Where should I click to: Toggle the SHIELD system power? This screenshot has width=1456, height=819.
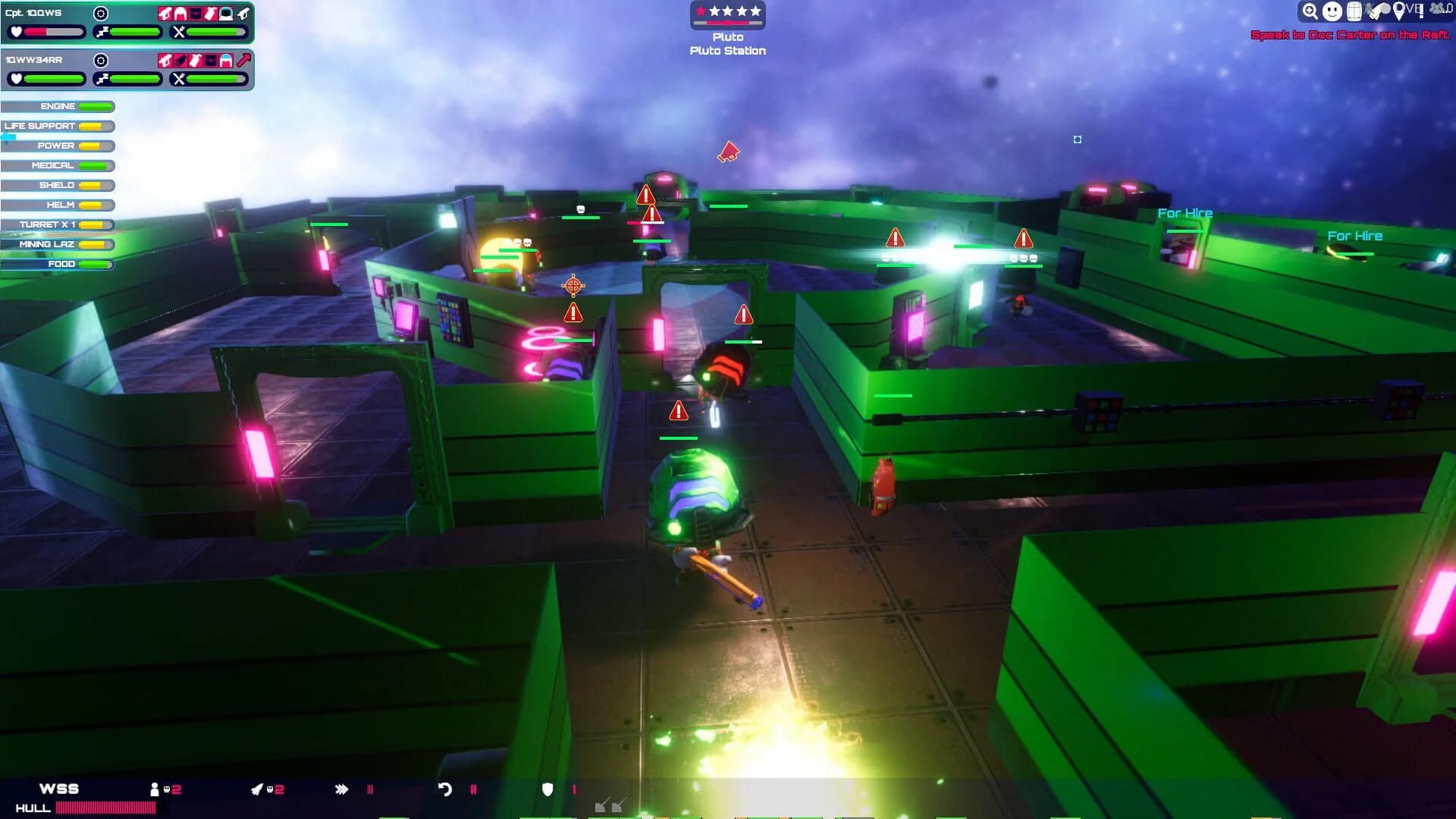[58, 185]
